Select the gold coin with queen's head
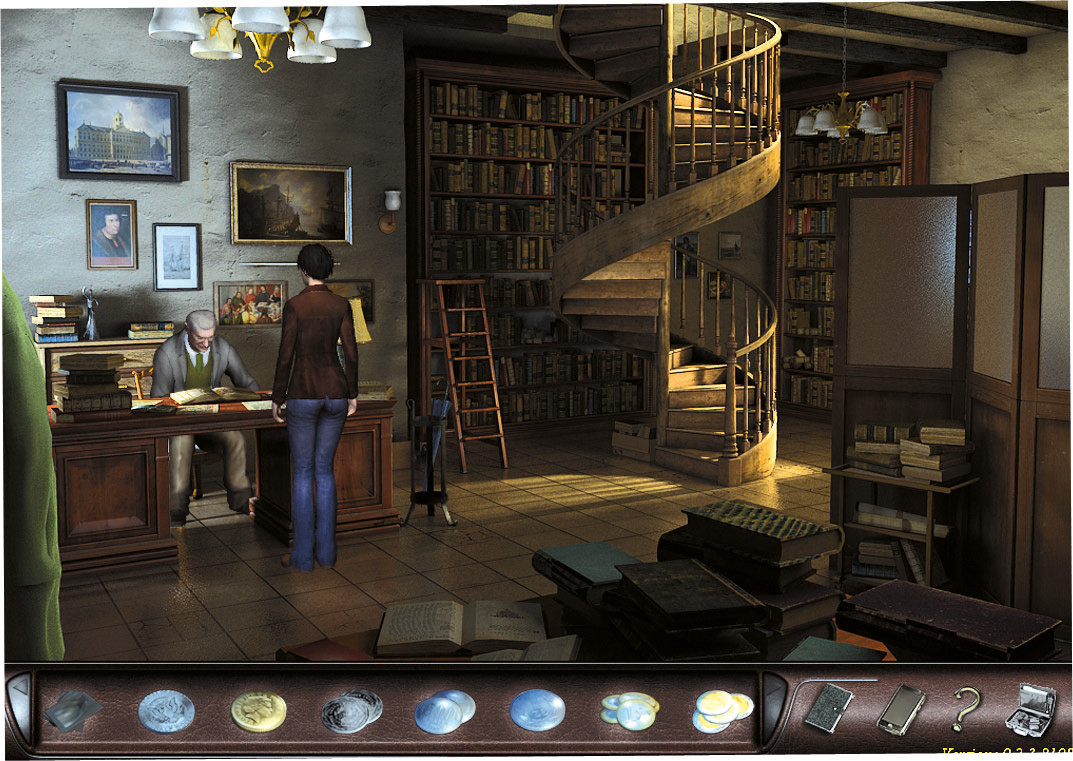1073x761 pixels. (258, 711)
